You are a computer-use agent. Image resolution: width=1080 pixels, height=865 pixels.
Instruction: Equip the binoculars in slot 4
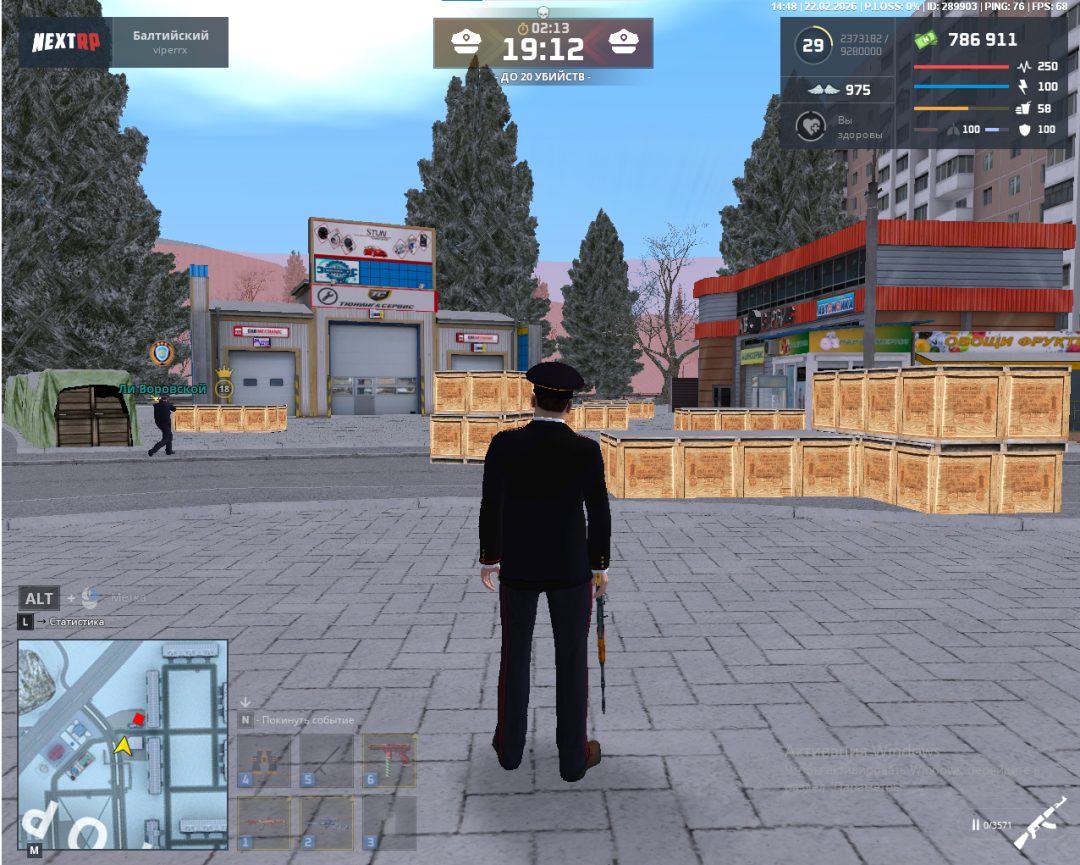click(x=264, y=761)
